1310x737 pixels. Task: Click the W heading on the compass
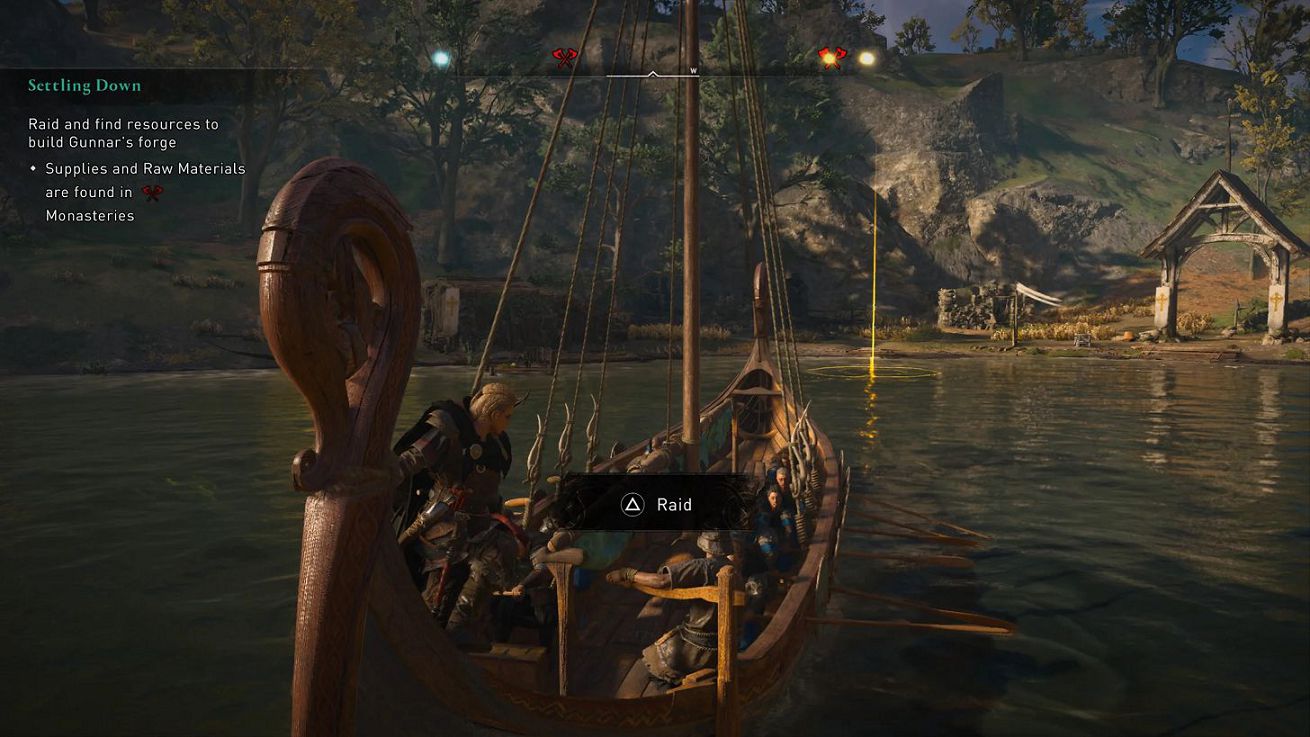coord(693,71)
